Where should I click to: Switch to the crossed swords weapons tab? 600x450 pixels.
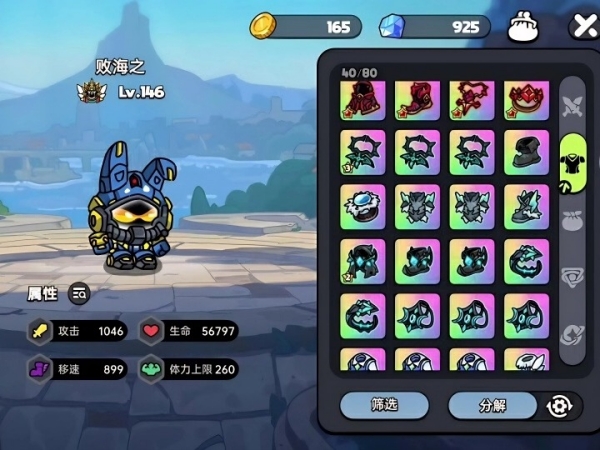pyautogui.click(x=572, y=103)
